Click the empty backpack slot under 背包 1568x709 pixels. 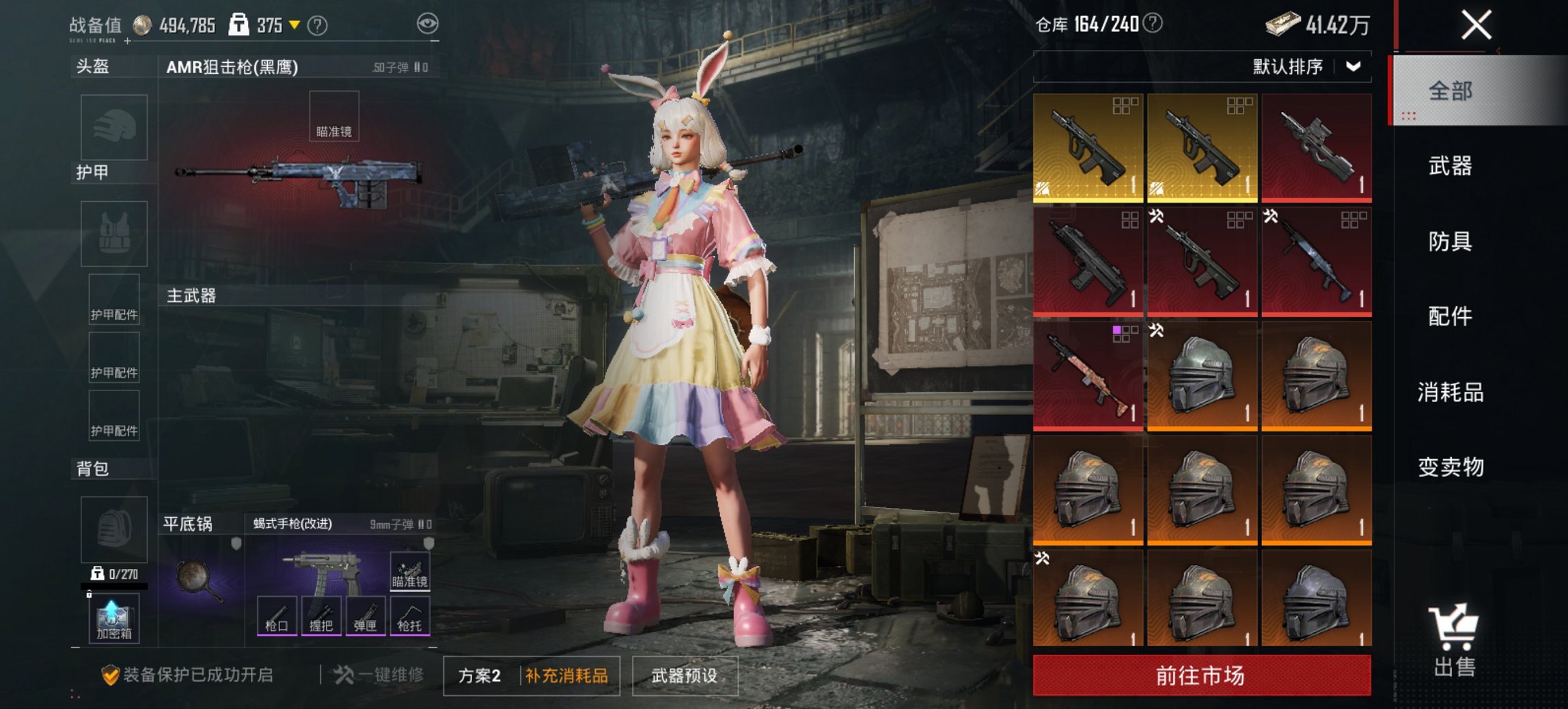pyautogui.click(x=113, y=529)
